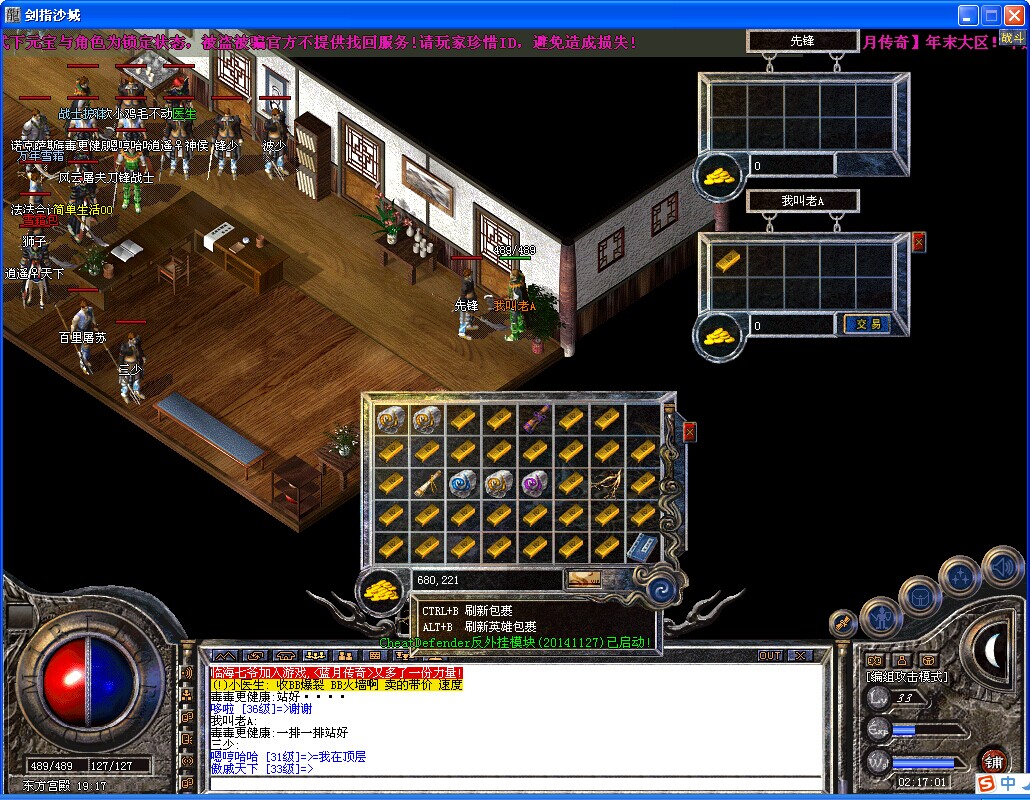Viewport: 1030px width, 800px height.
Task: Select the blue book item in bag
Action: tap(641, 547)
